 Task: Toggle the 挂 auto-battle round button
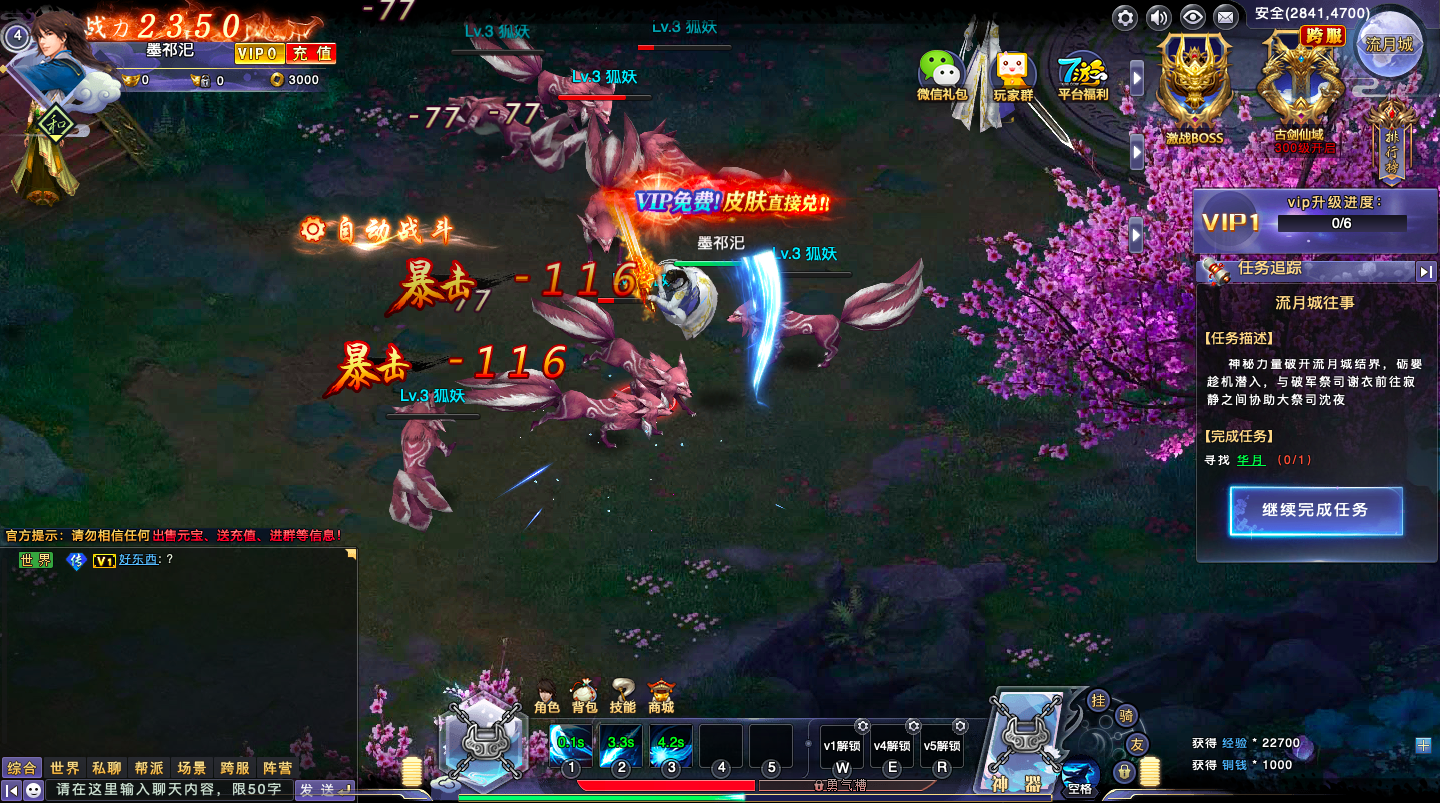click(1098, 701)
